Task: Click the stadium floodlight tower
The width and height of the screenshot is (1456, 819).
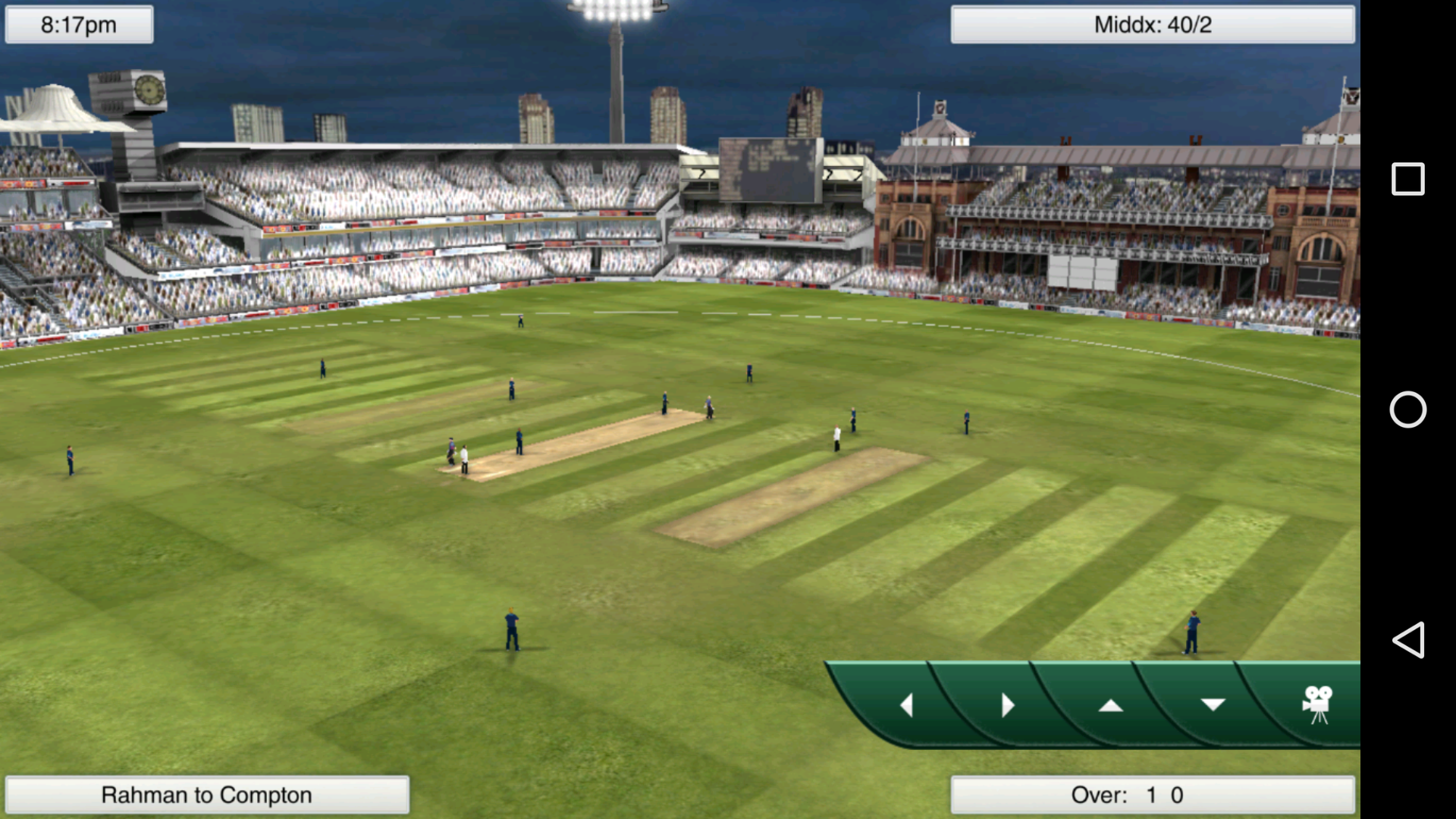Action: click(x=614, y=45)
